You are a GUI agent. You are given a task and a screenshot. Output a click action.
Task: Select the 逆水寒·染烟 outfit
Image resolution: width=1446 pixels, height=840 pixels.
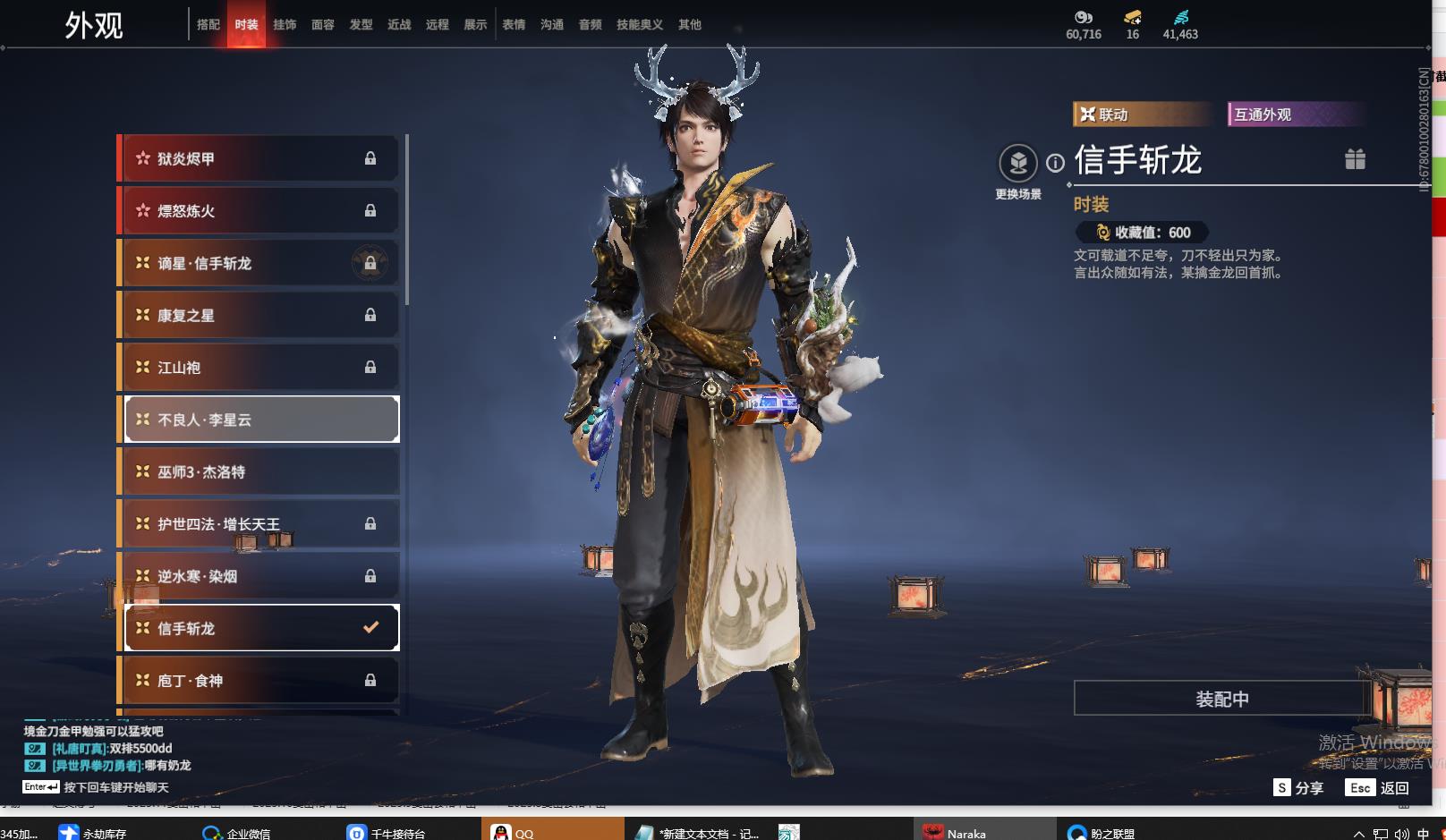click(260, 576)
